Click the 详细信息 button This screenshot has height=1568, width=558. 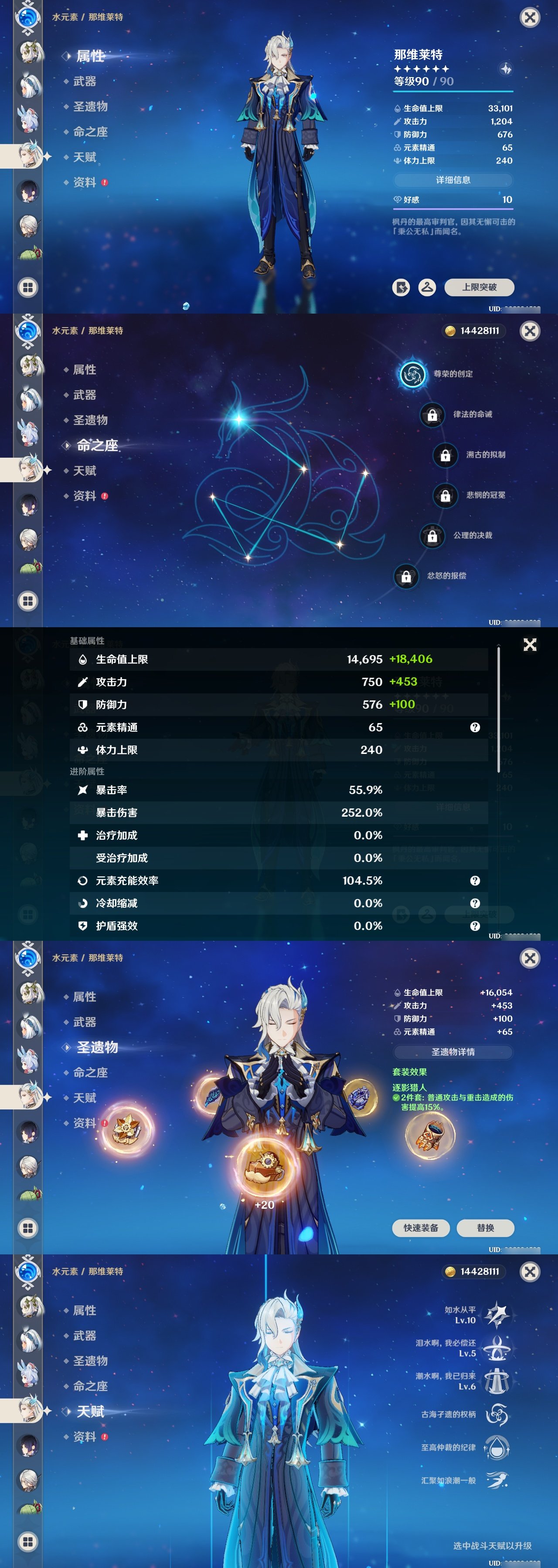click(x=454, y=180)
